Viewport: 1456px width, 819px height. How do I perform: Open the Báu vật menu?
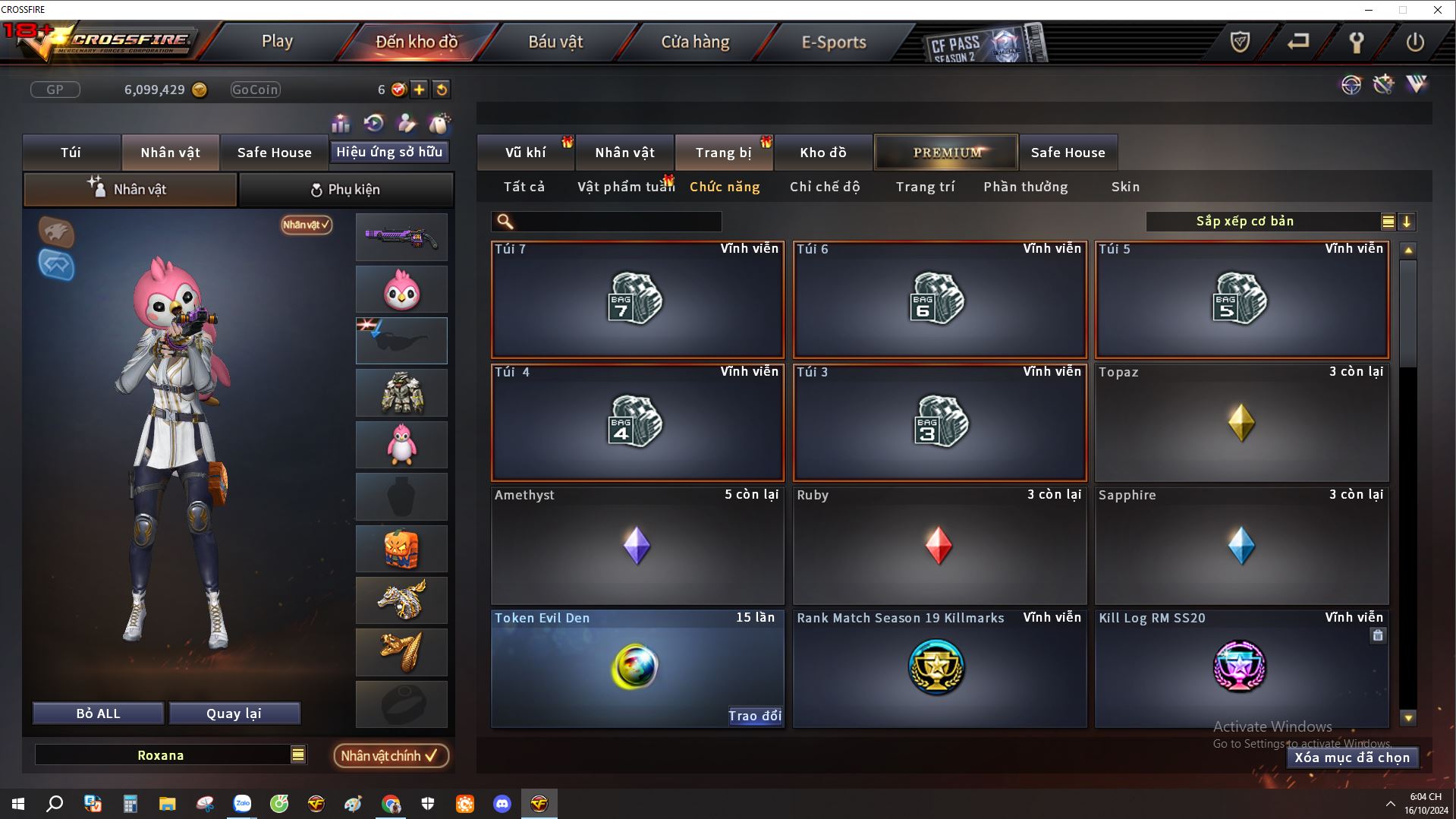pyautogui.click(x=555, y=42)
